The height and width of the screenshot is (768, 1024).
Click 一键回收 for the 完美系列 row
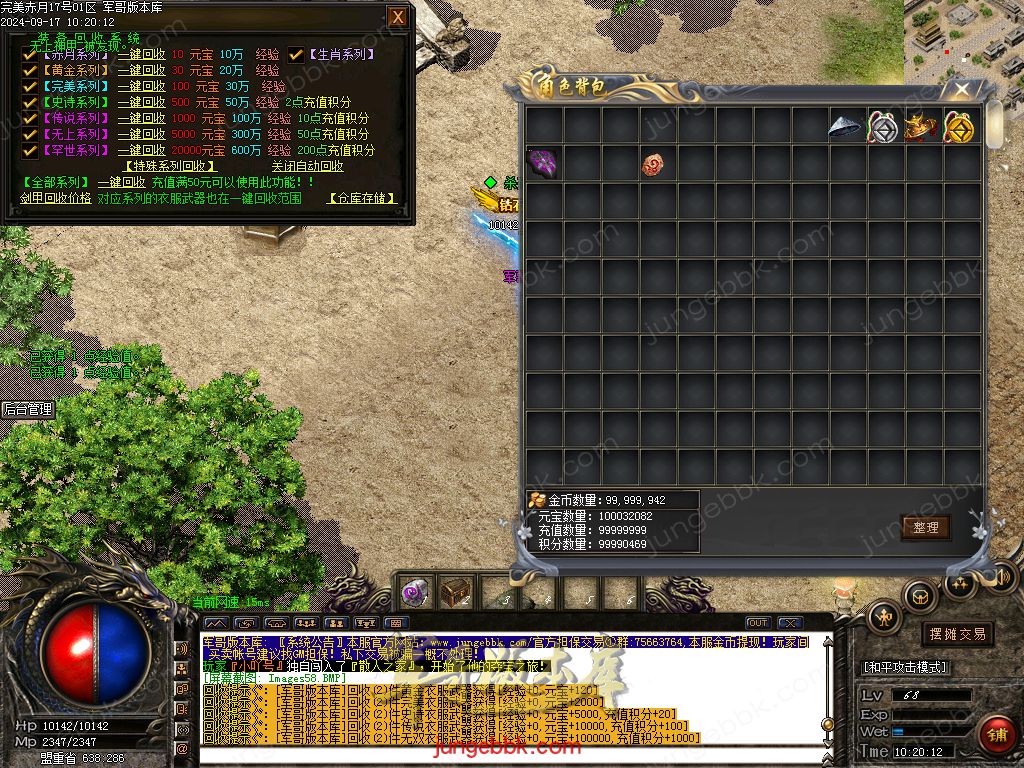[141, 87]
